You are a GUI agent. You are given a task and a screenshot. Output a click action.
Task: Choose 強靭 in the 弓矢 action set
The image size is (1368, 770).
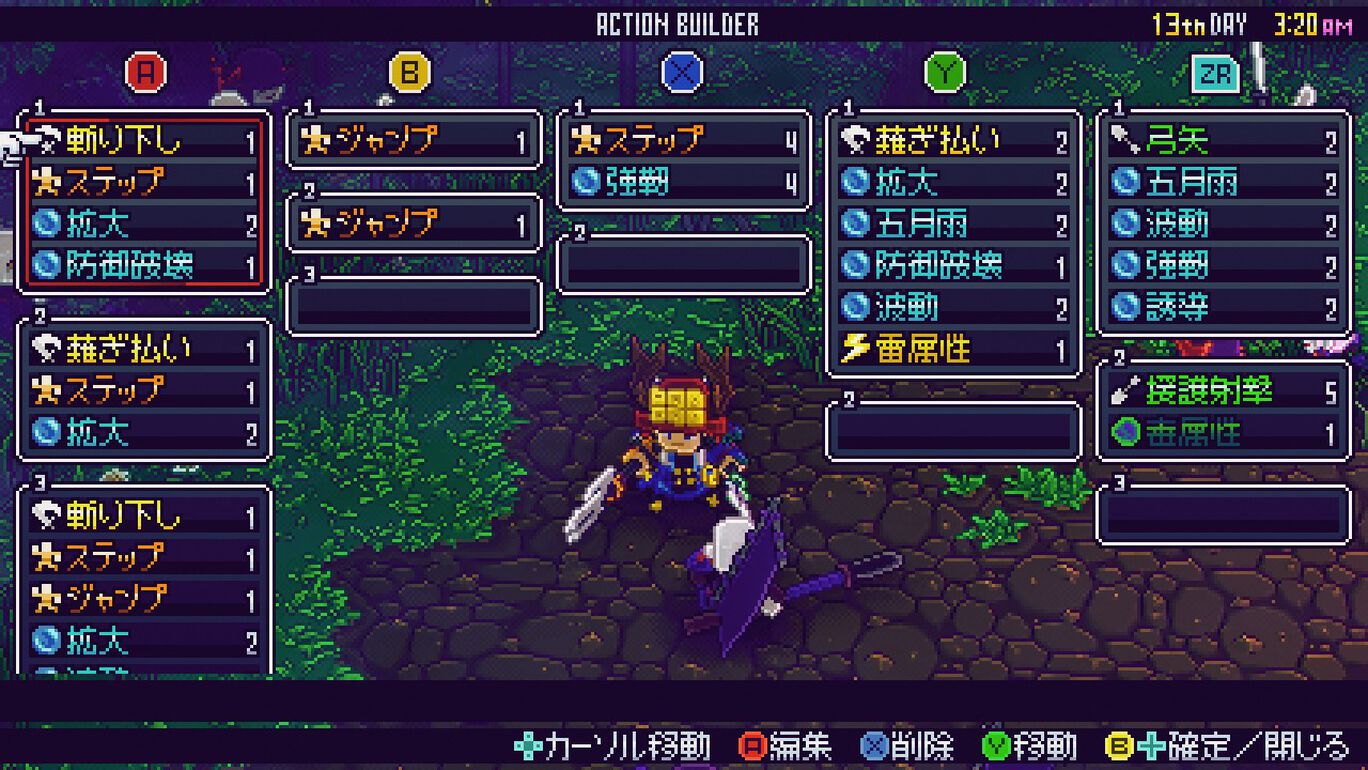point(1223,265)
